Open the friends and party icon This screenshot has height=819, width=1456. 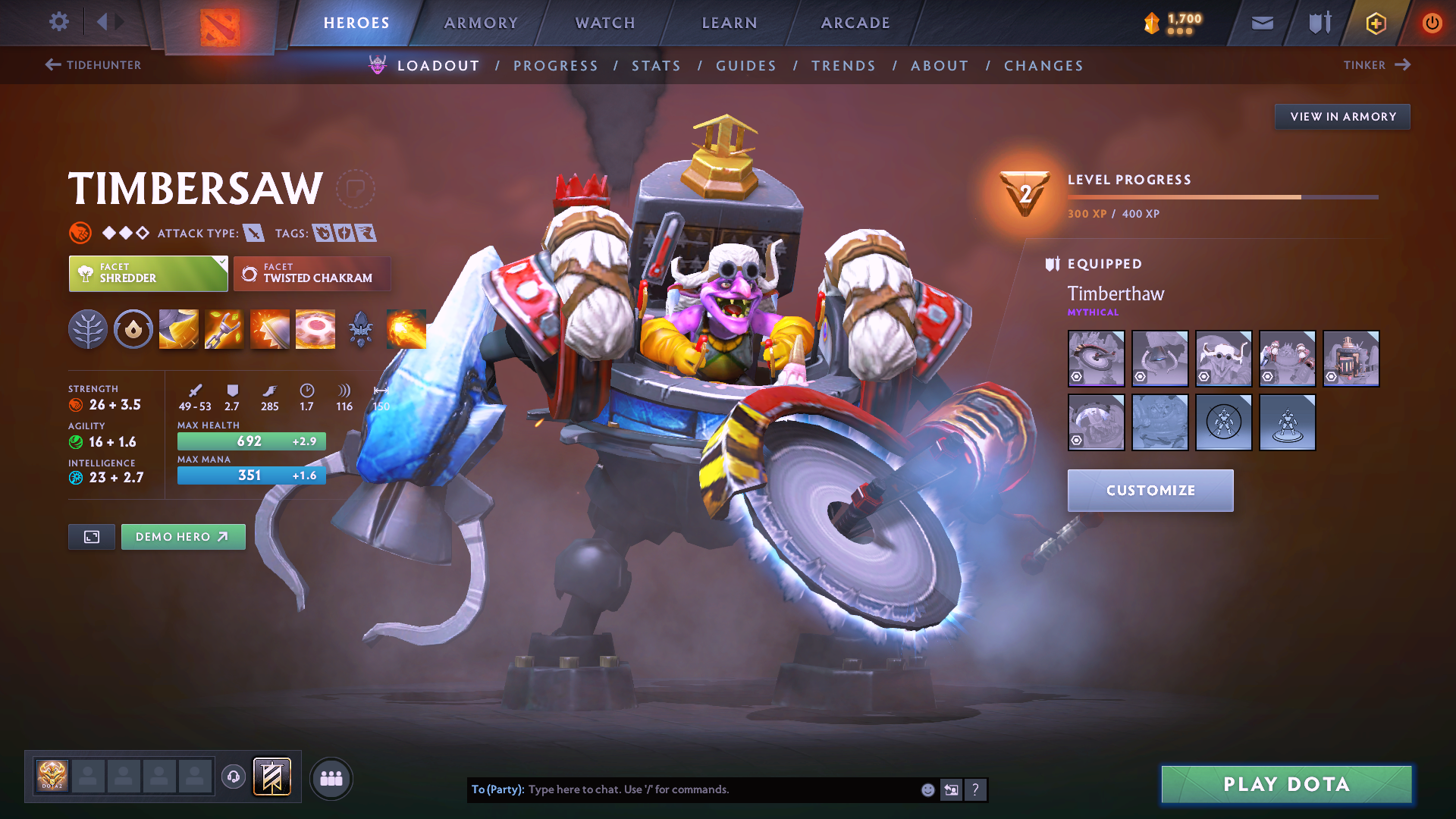[331, 777]
